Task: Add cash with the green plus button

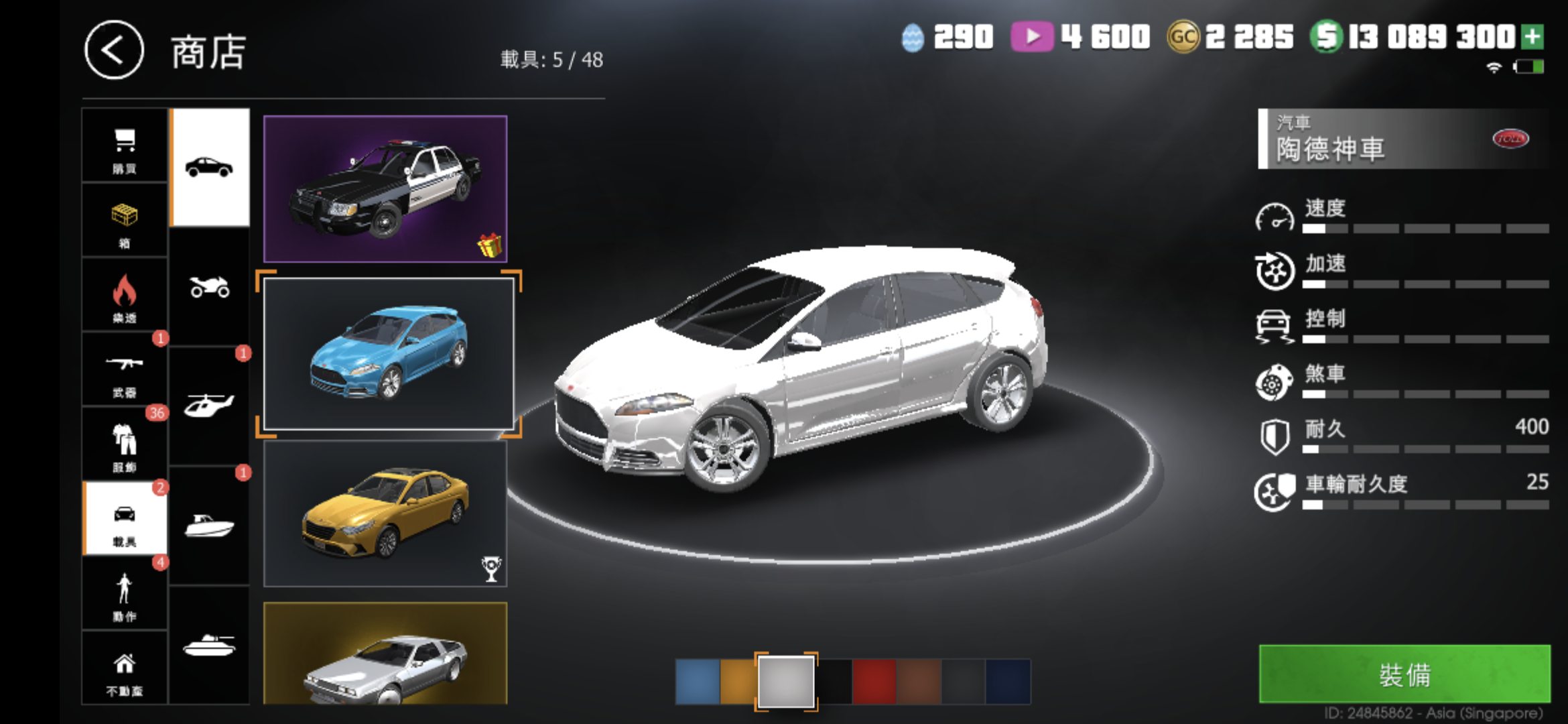Action: tap(1532, 37)
